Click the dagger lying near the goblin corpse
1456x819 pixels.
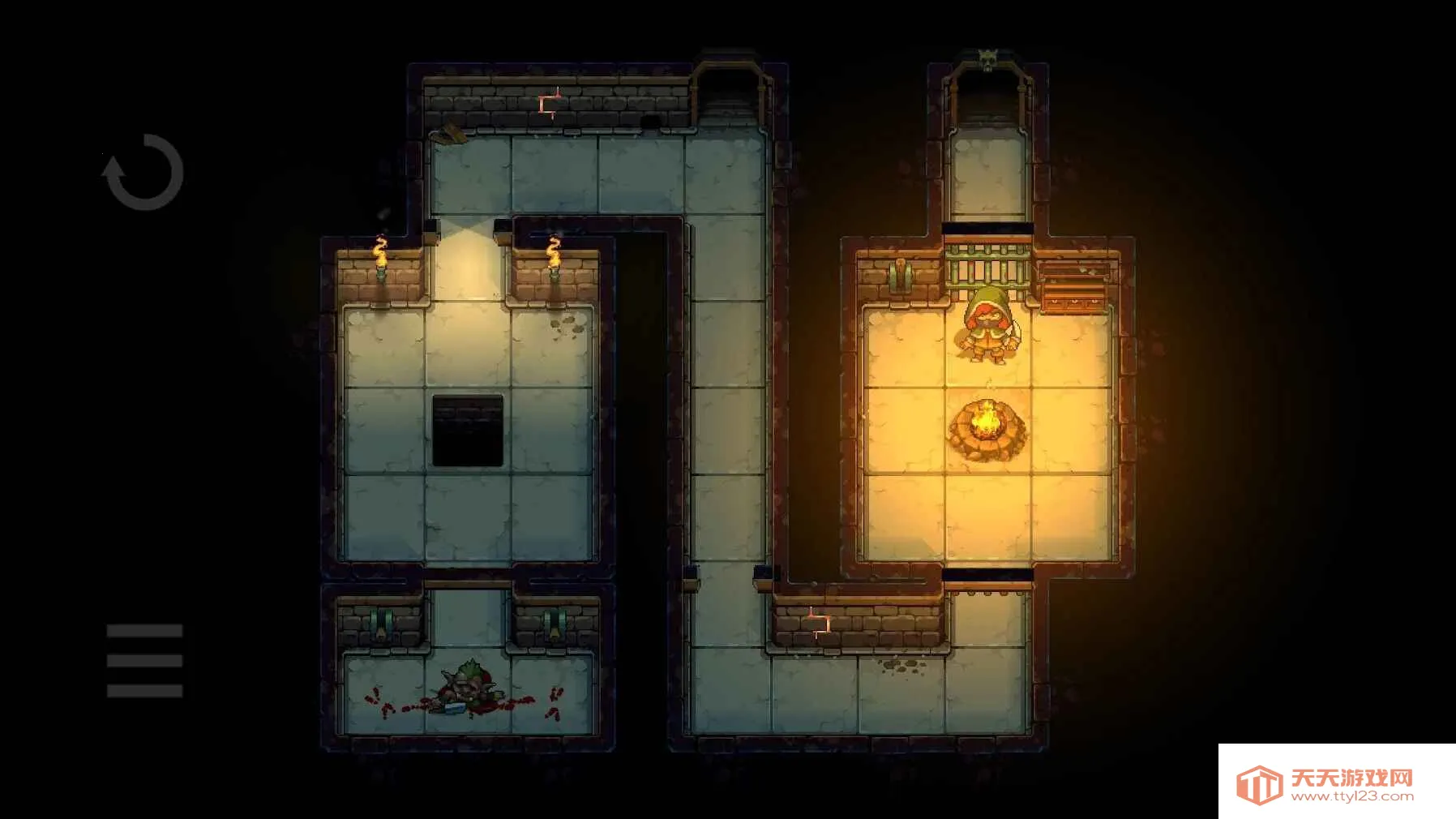[454, 710]
